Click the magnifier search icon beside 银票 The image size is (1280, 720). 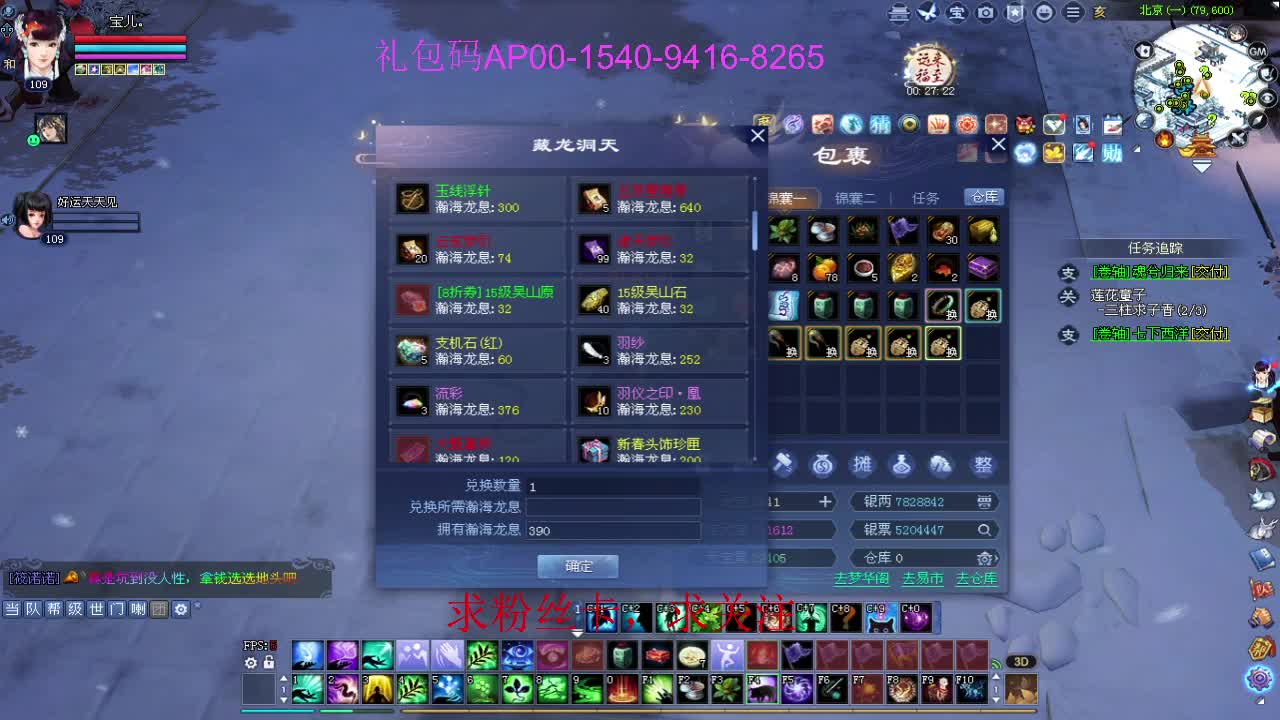click(x=984, y=529)
